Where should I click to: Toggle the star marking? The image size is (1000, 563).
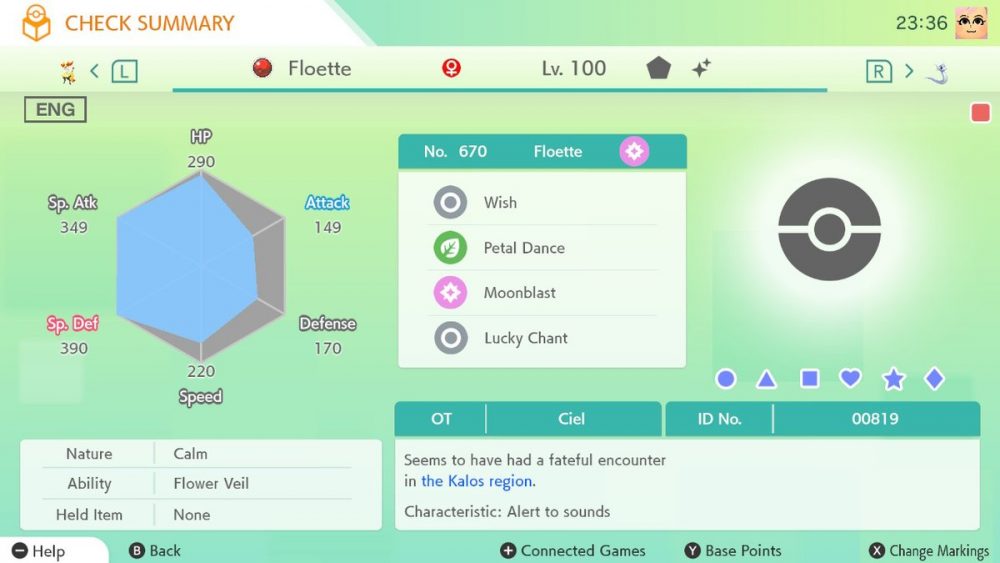point(893,379)
